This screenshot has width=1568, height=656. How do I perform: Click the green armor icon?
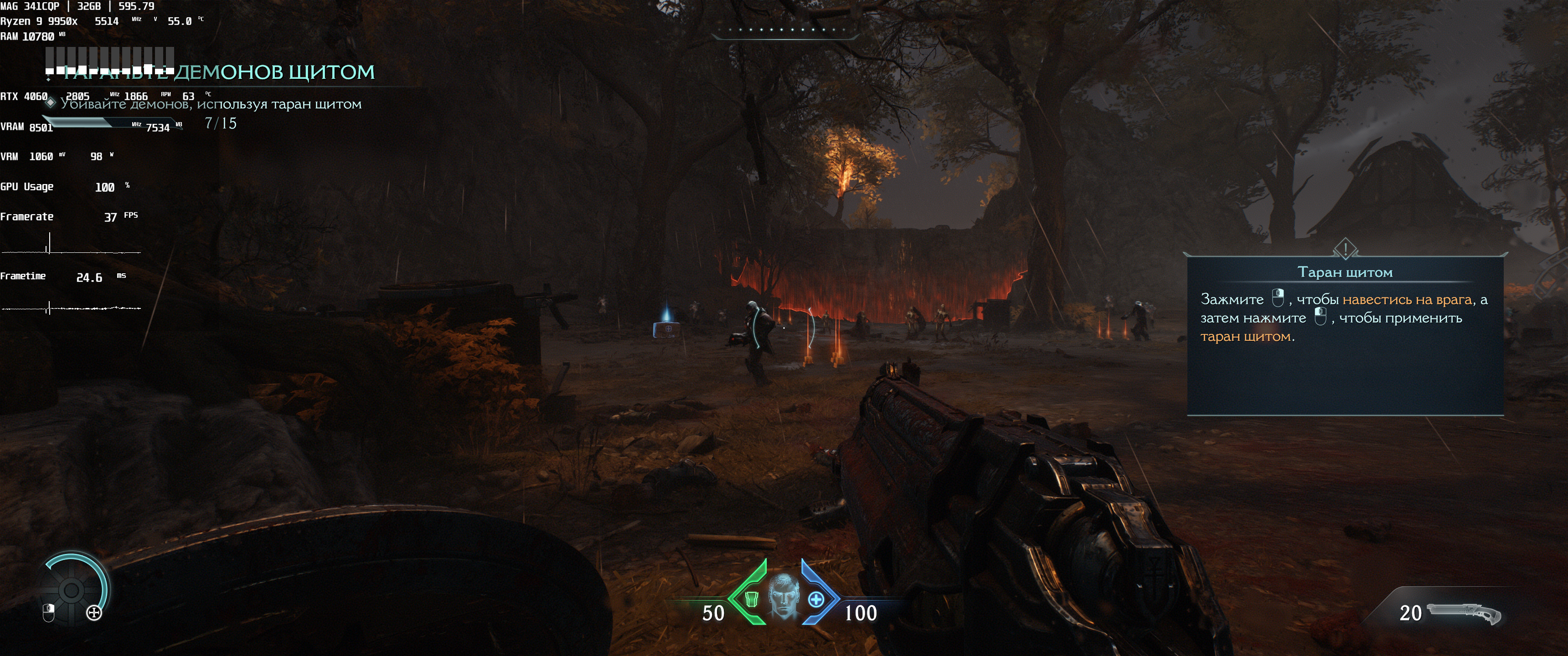(751, 600)
